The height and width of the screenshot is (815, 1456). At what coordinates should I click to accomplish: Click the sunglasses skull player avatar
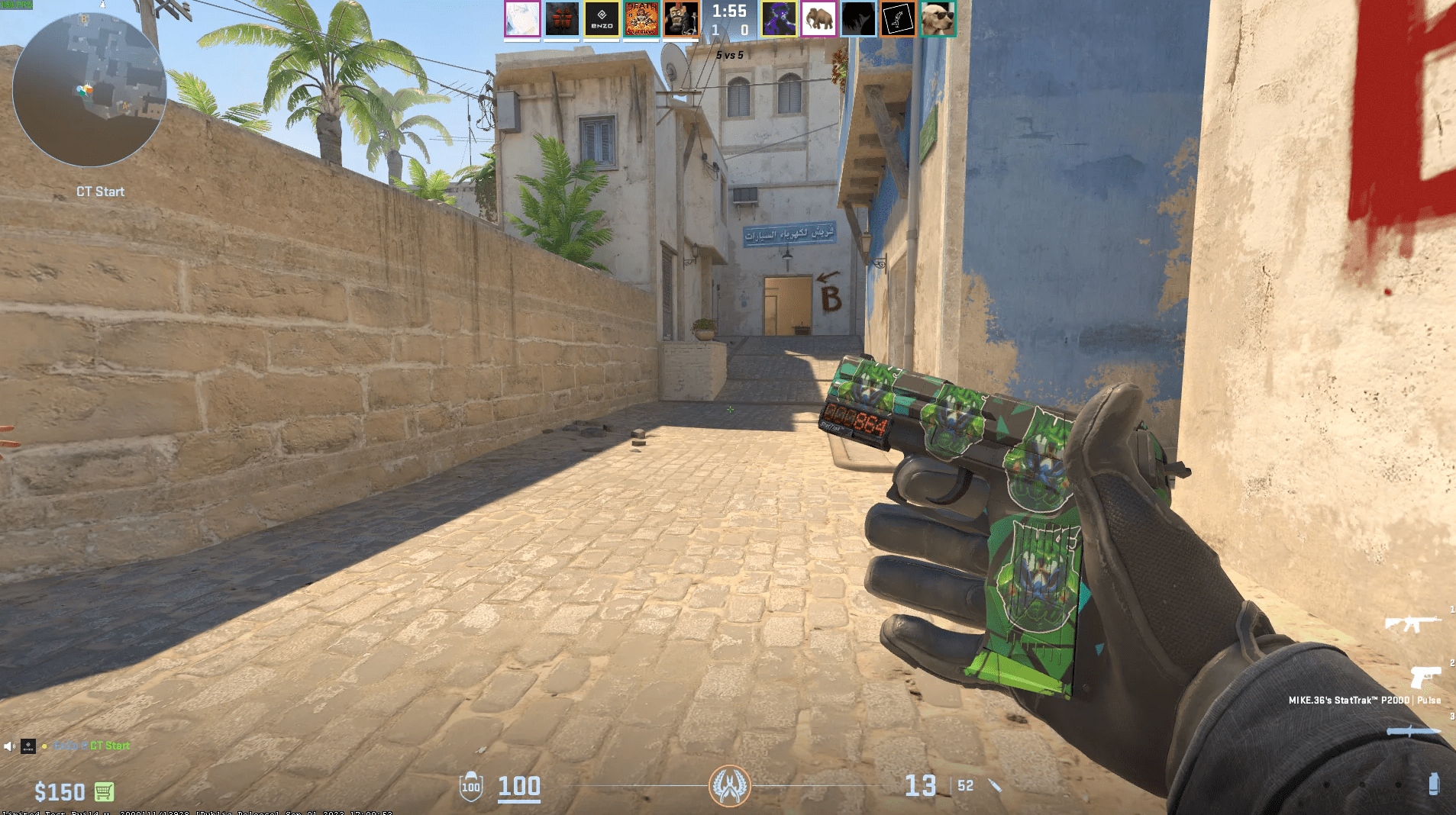pyautogui.click(x=936, y=18)
